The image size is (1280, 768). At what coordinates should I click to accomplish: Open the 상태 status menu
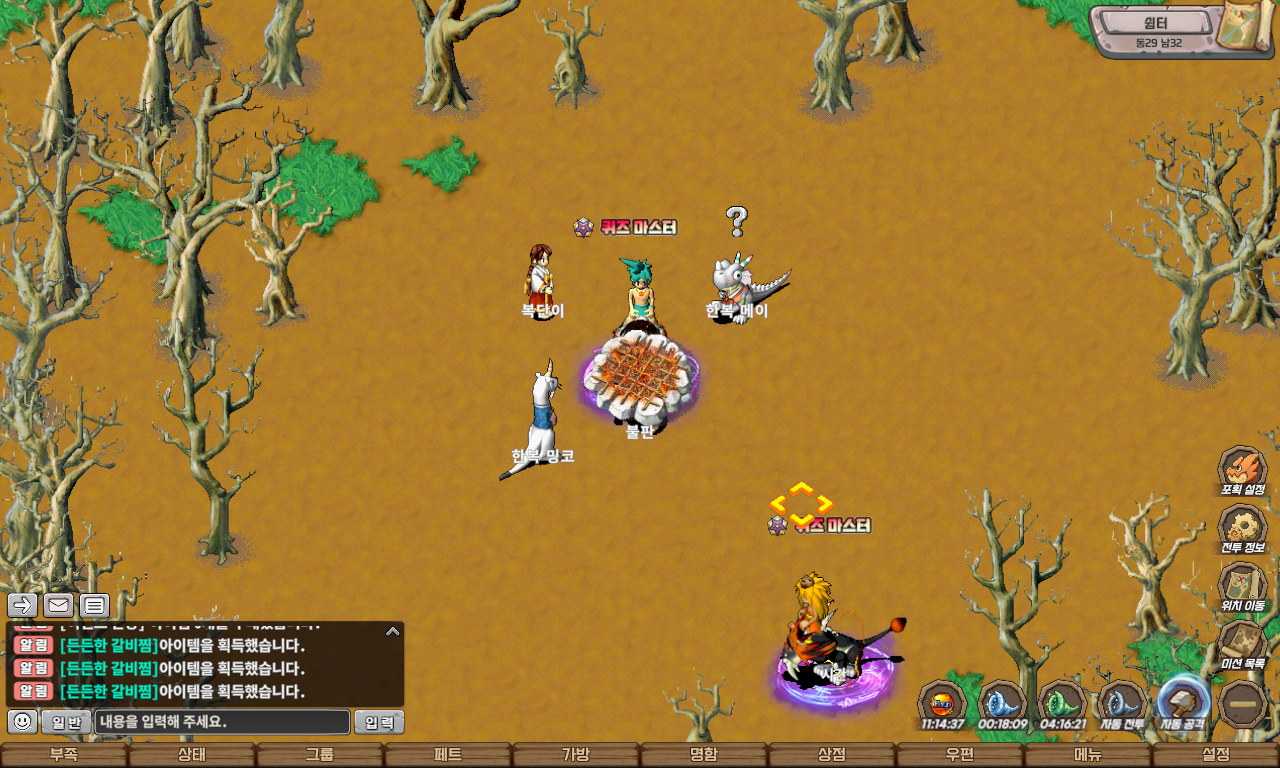192,755
